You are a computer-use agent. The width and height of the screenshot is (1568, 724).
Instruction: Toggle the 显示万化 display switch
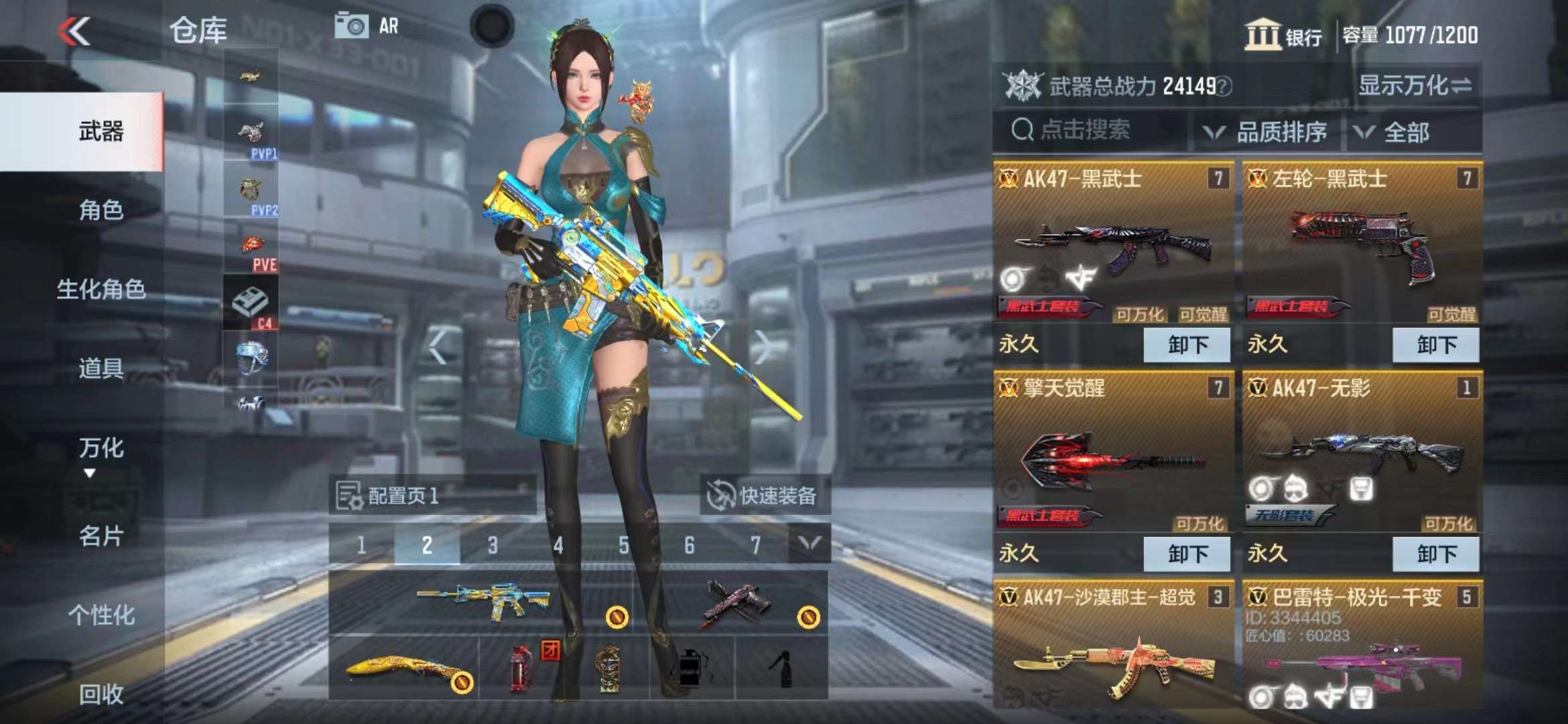pyautogui.click(x=1415, y=86)
